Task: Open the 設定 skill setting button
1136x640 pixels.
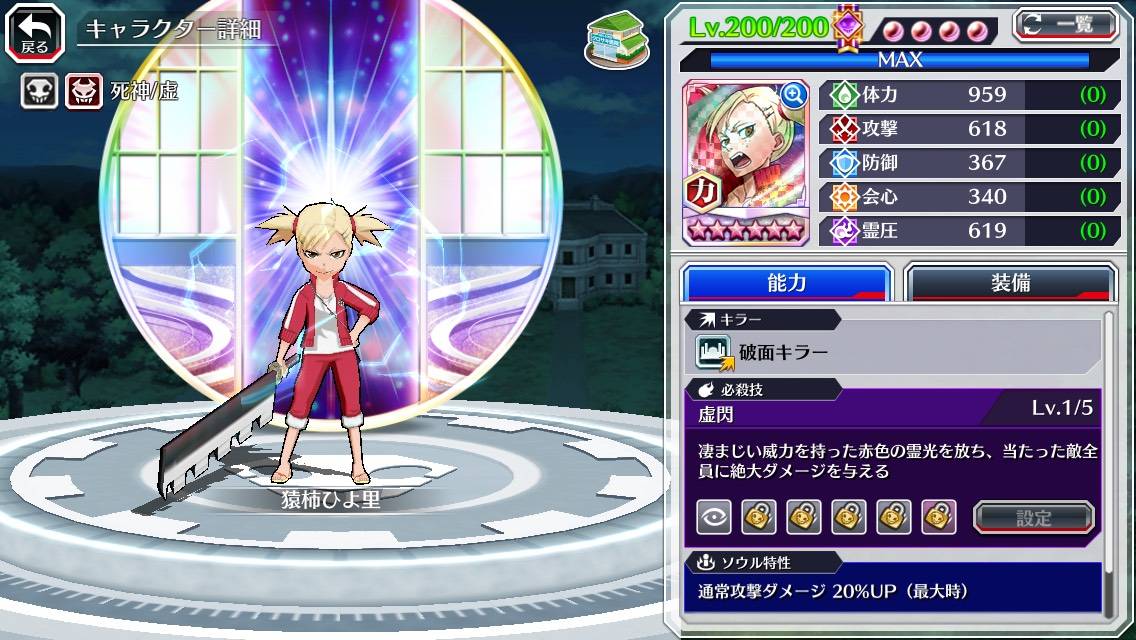Action: tap(1034, 517)
